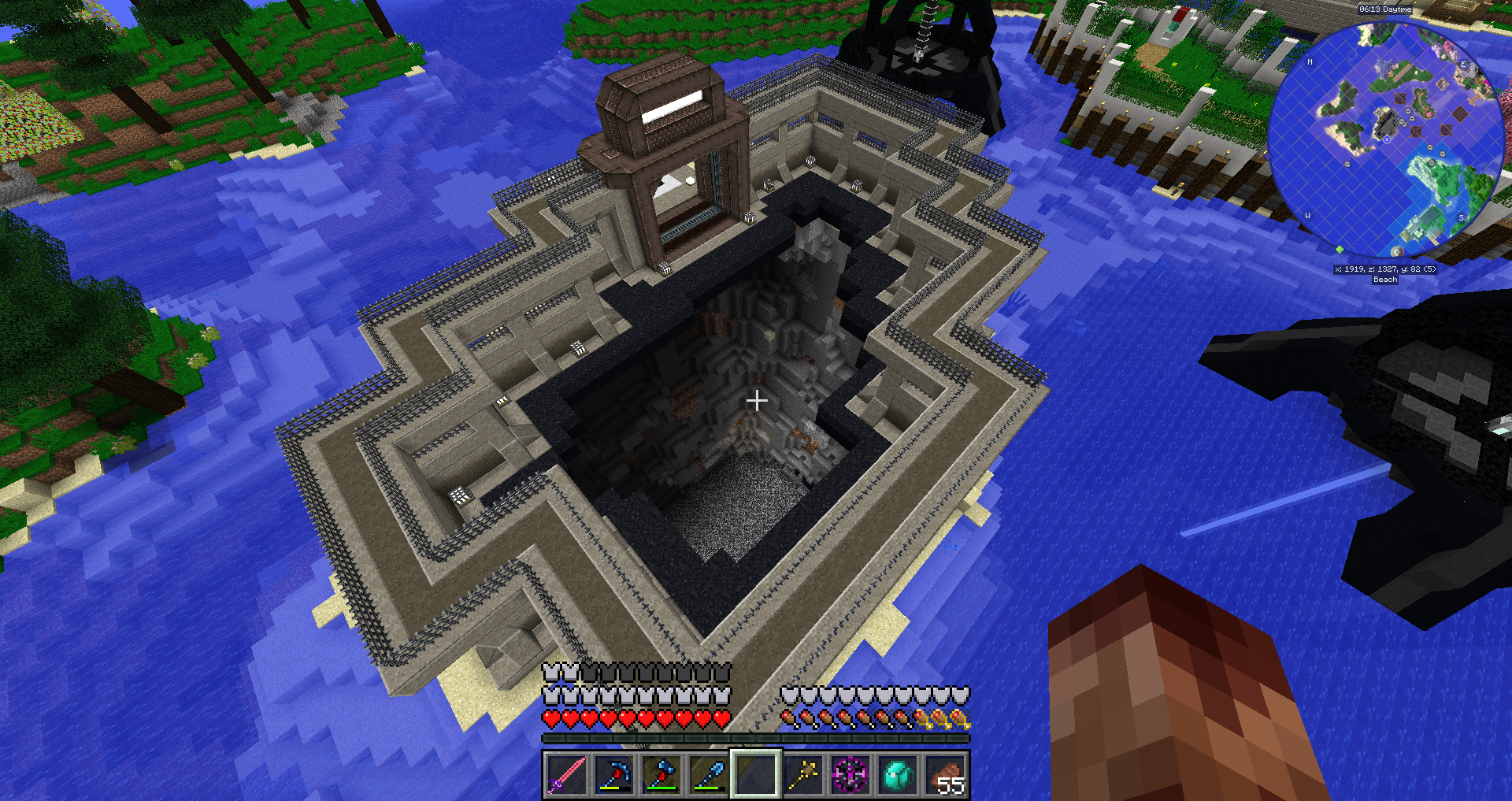
Task: Click the highlighted empty hotbar slot
Action: [x=756, y=774]
